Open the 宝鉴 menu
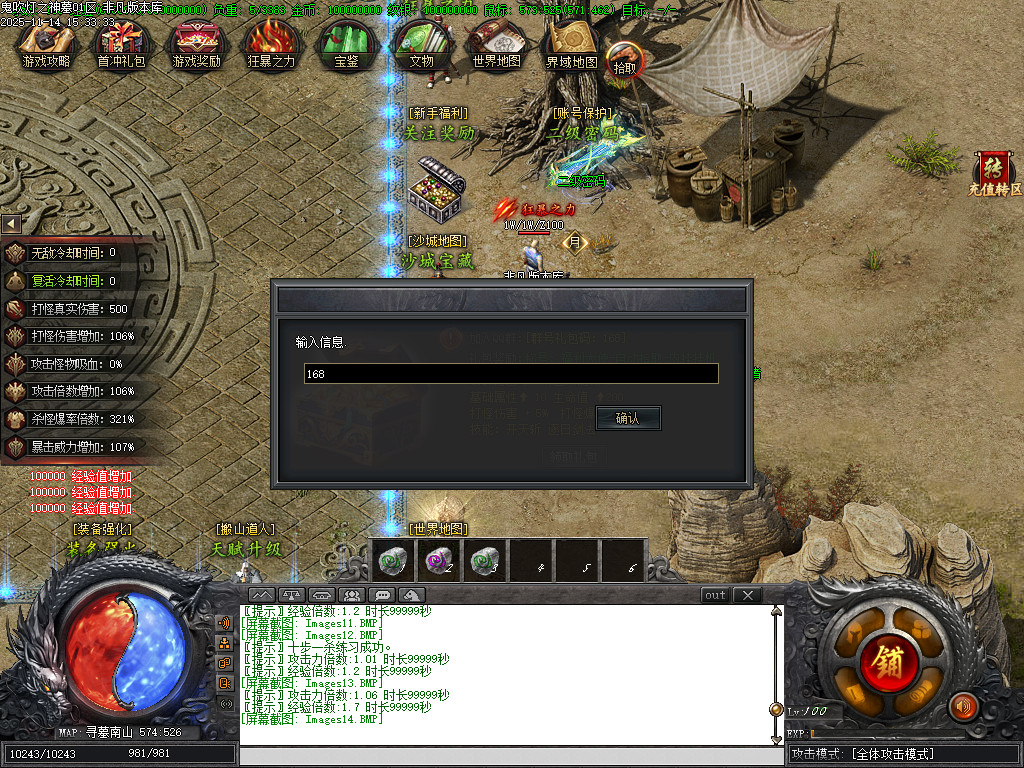 pos(346,45)
